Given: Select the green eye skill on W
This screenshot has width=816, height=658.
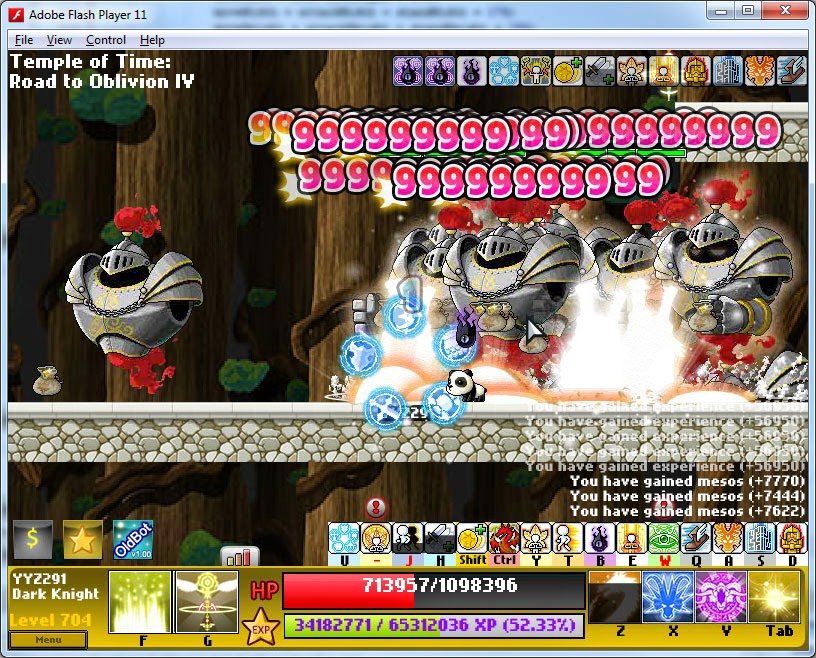Looking at the screenshot, I should tap(664, 539).
